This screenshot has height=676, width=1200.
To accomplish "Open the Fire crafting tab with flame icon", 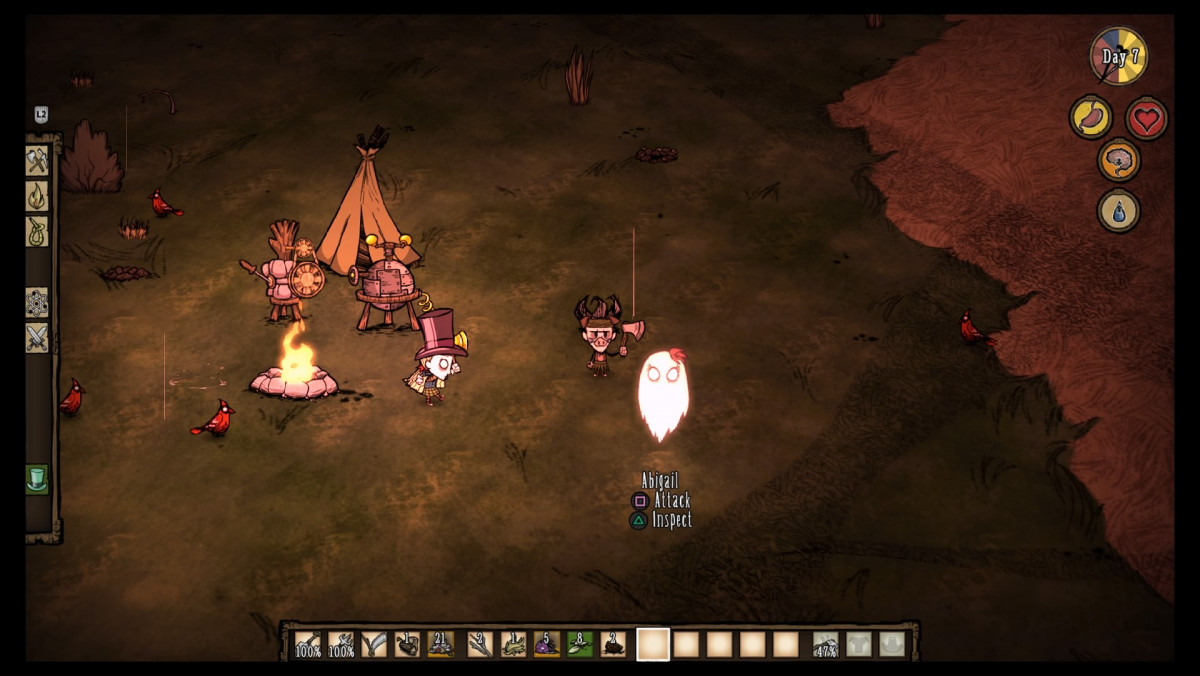I will click(x=37, y=196).
